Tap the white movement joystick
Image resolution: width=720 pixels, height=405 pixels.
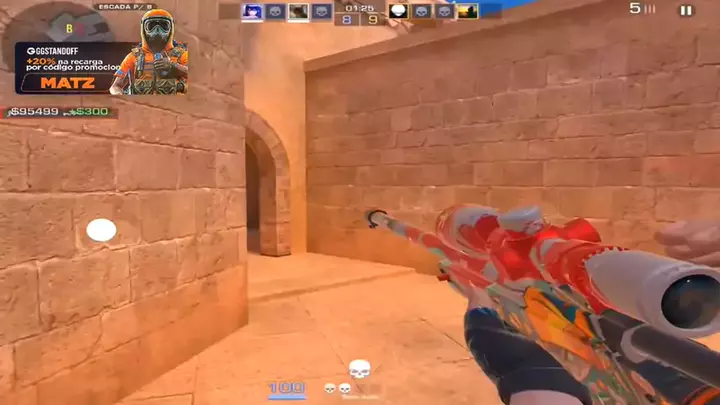coord(101,230)
